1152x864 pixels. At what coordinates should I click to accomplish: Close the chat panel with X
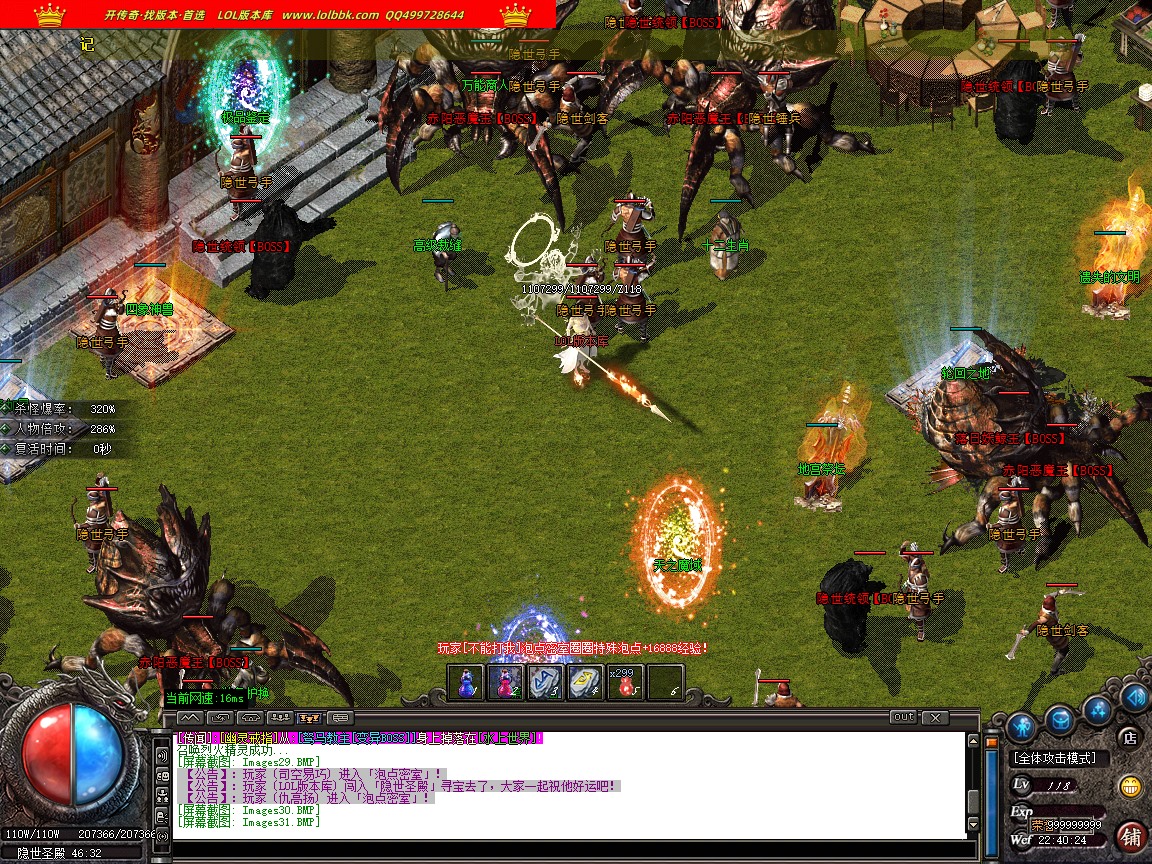(x=935, y=717)
